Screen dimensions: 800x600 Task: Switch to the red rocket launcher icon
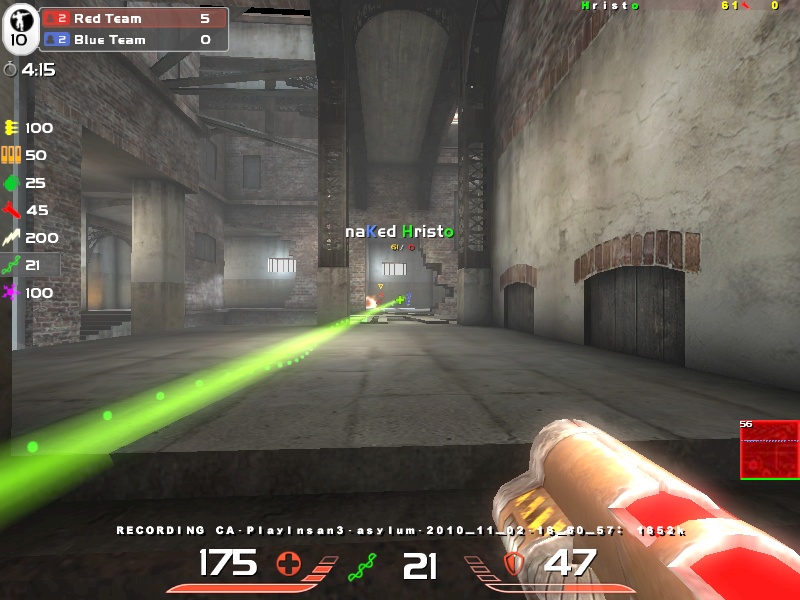pyautogui.click(x=12, y=210)
